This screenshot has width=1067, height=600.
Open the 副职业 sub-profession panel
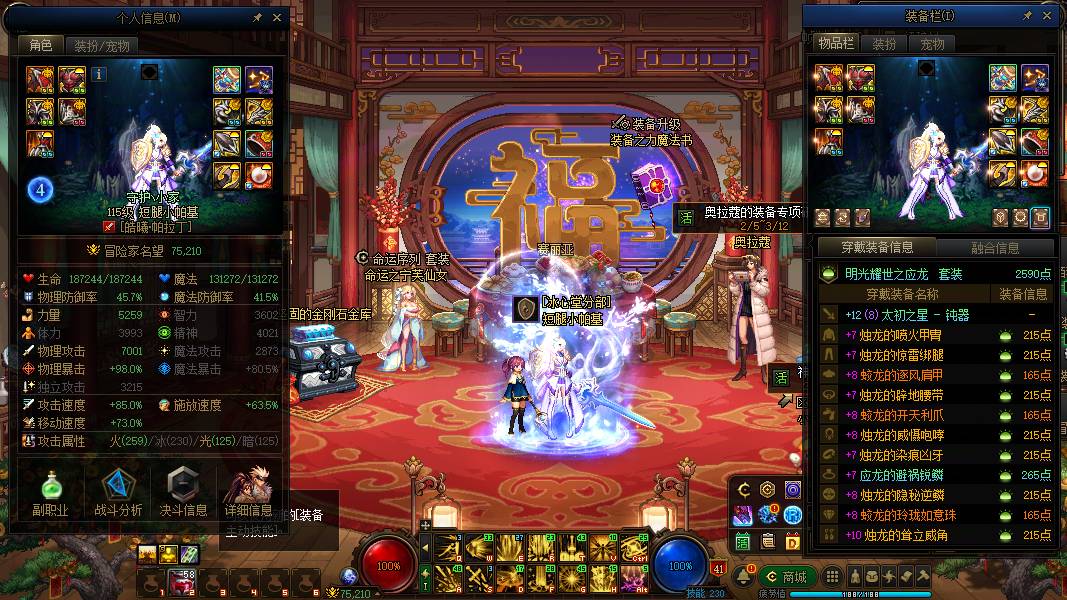pos(48,493)
